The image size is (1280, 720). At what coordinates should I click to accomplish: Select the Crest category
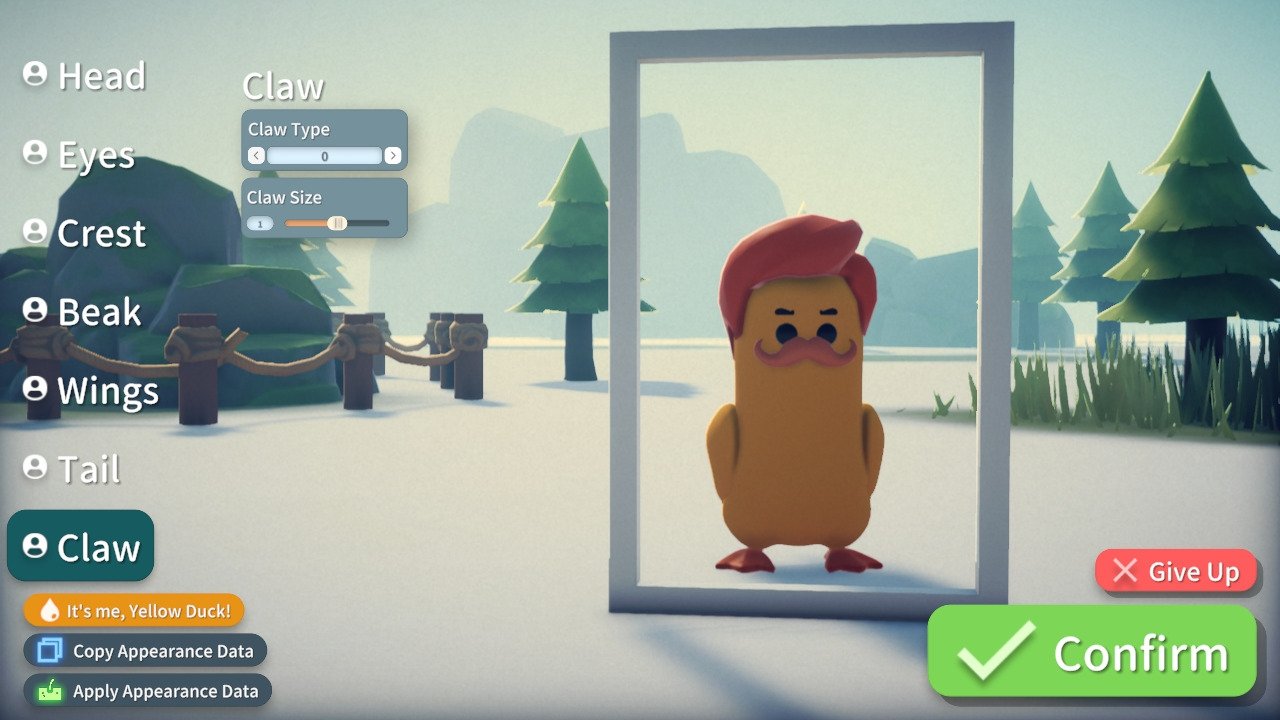tap(86, 233)
